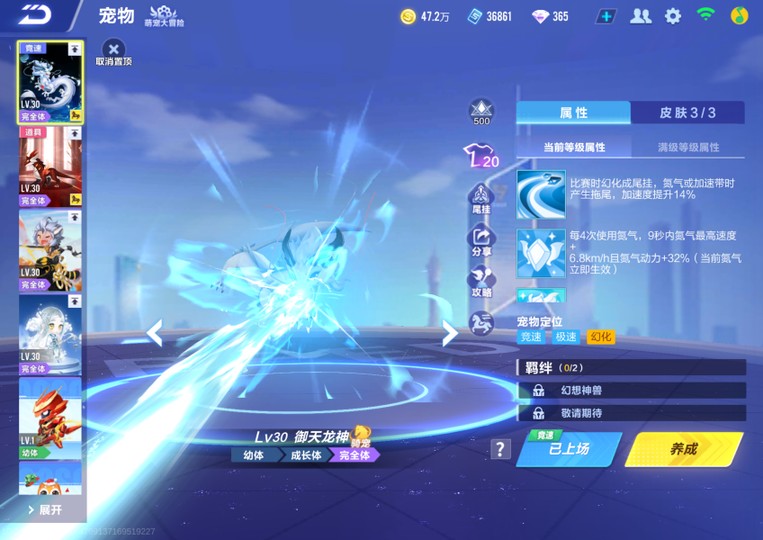The image size is (763, 540).
Task: Select the white dragon pet thumbnail
Action: (50, 82)
